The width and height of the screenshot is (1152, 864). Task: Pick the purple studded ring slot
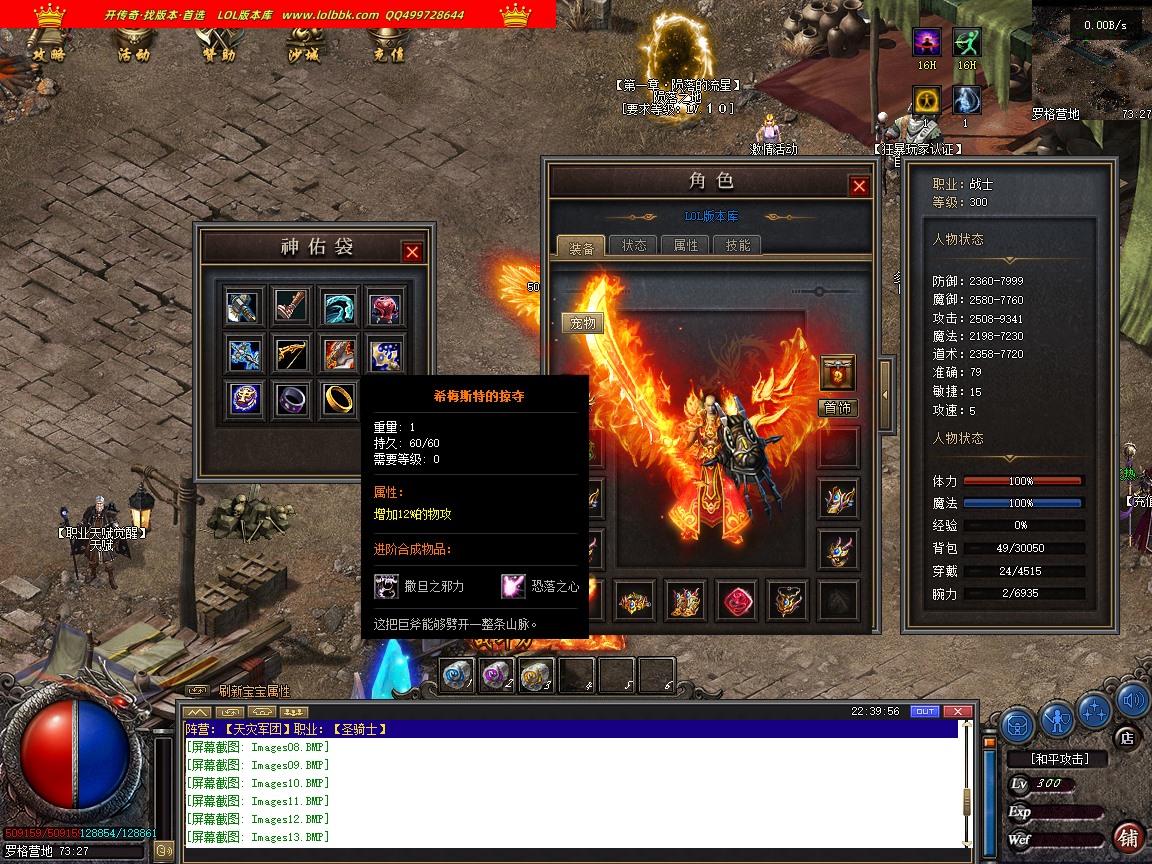click(291, 398)
